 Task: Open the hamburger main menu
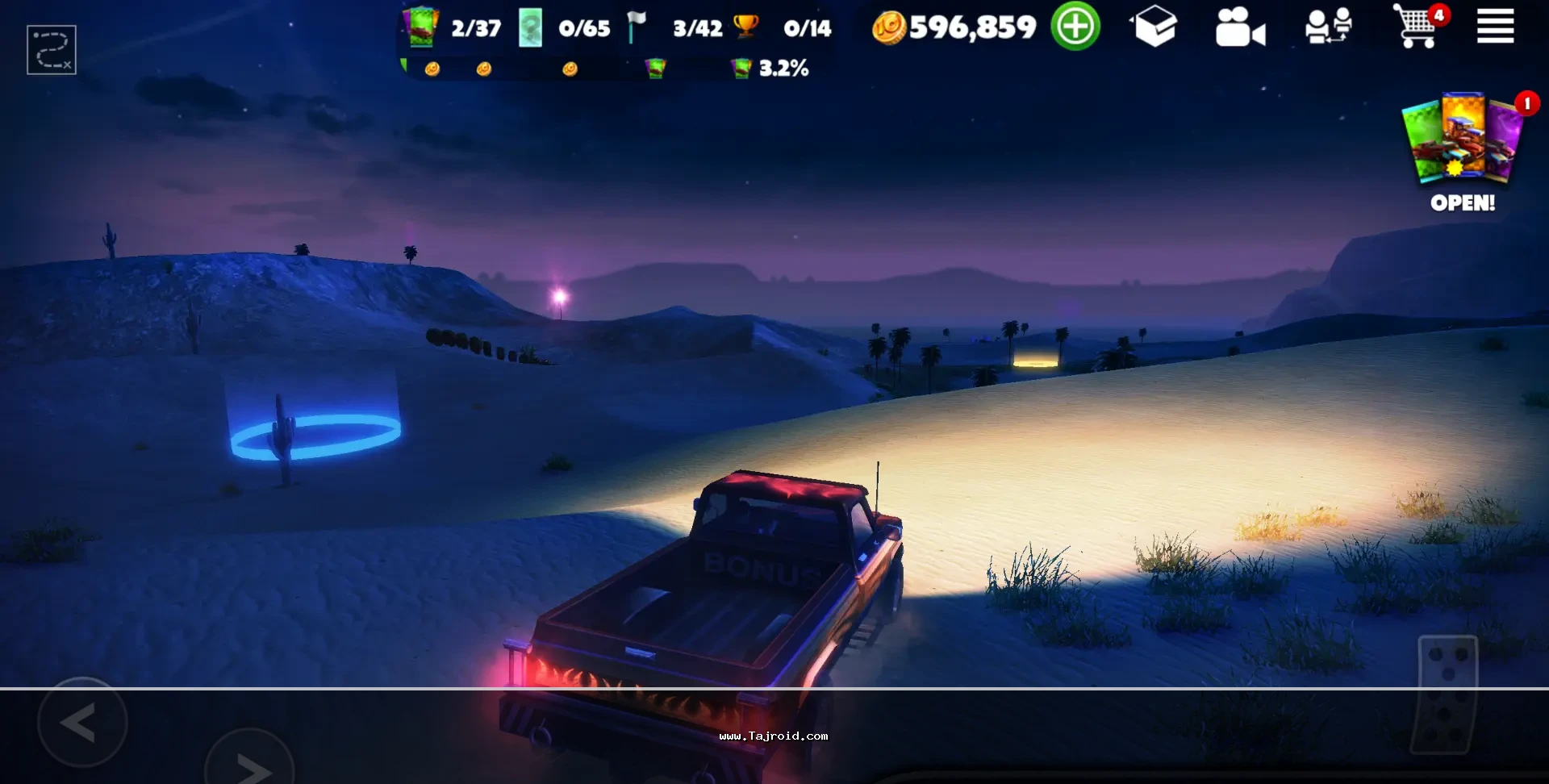pyautogui.click(x=1495, y=27)
